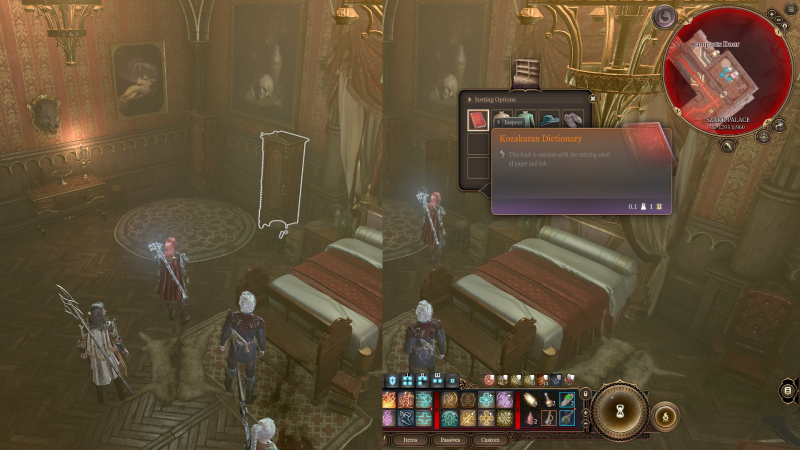The width and height of the screenshot is (800, 450).
Task: Close the container loot panel
Action: coord(591,98)
